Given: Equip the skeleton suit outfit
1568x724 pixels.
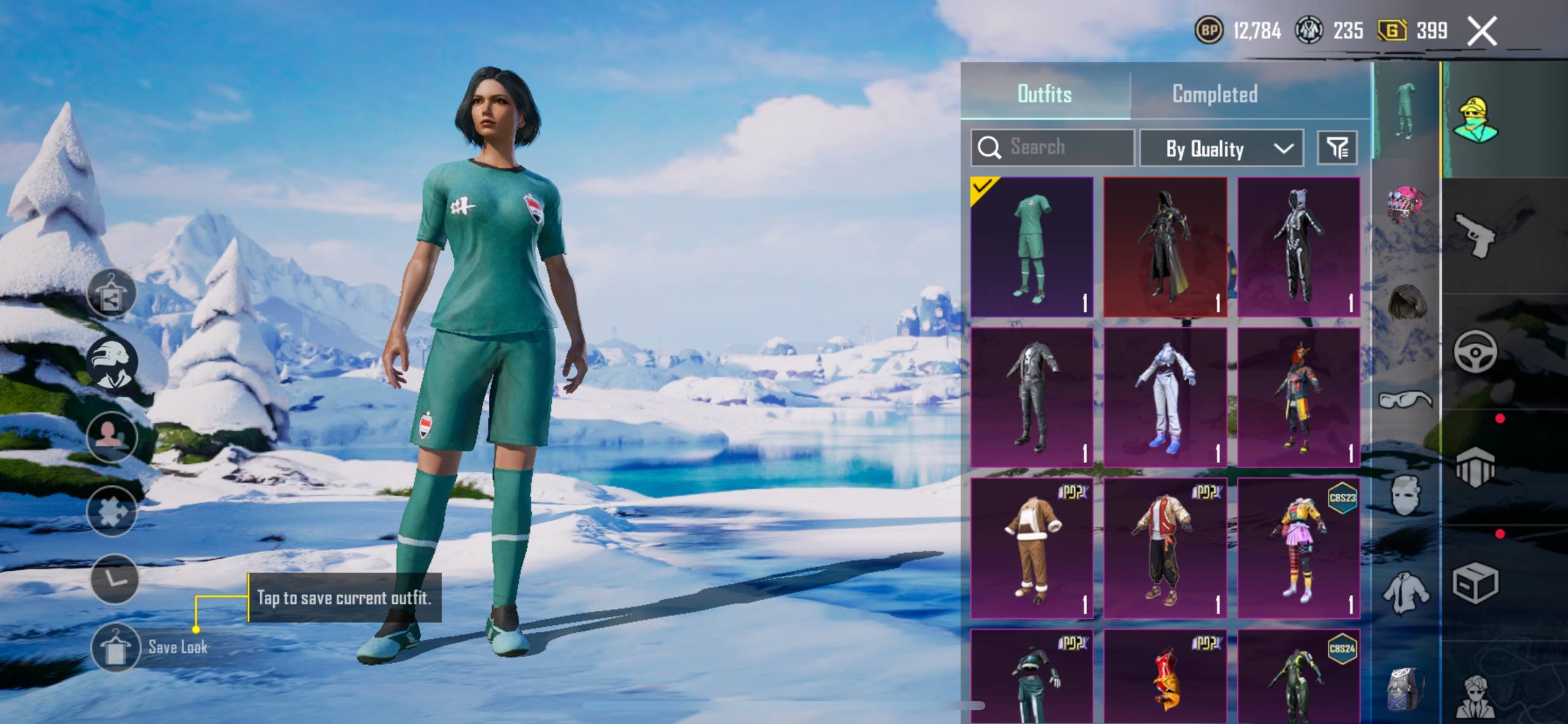Looking at the screenshot, I should tap(1298, 247).
